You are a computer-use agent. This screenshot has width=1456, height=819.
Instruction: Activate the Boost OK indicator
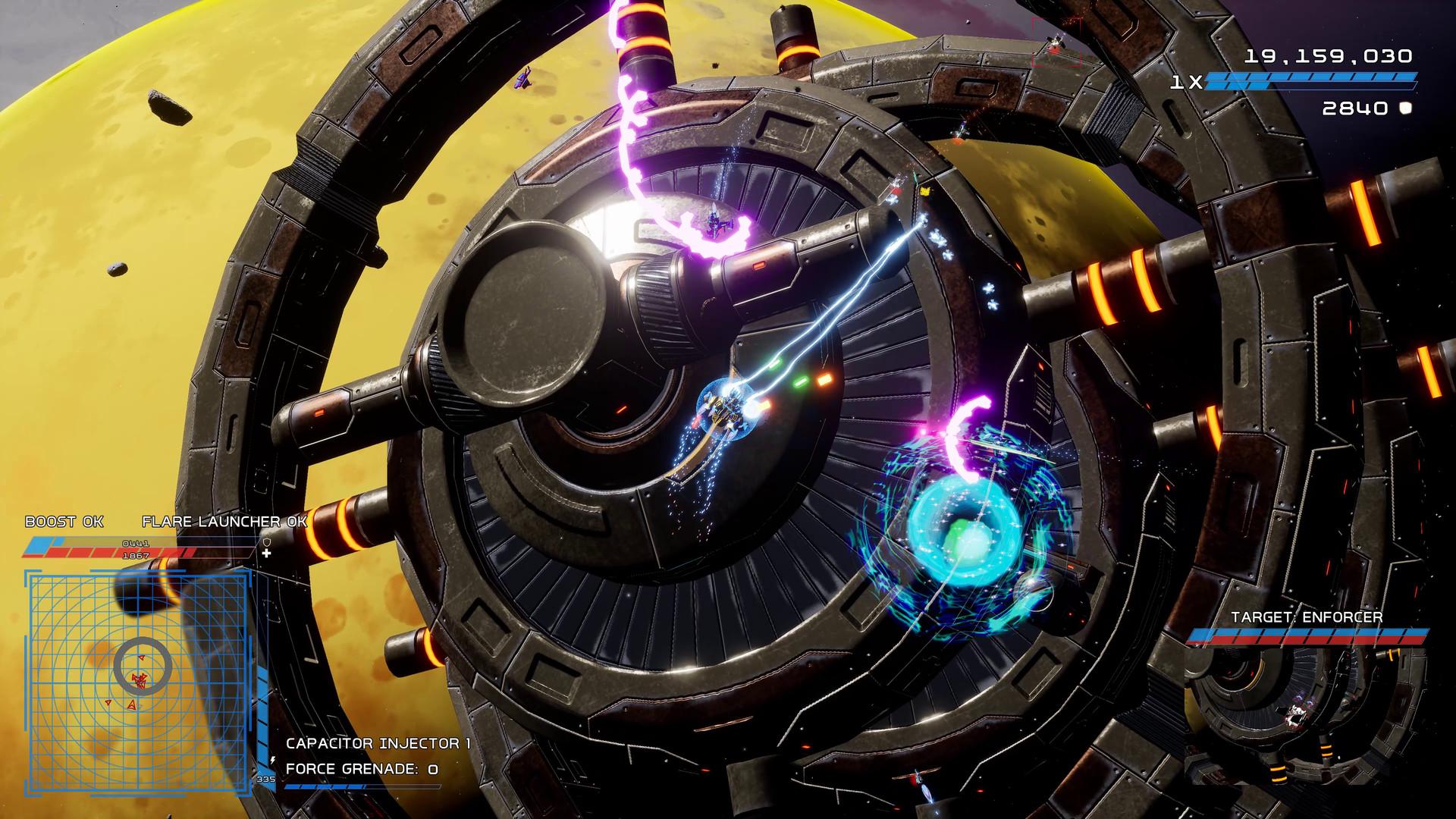pos(64,522)
